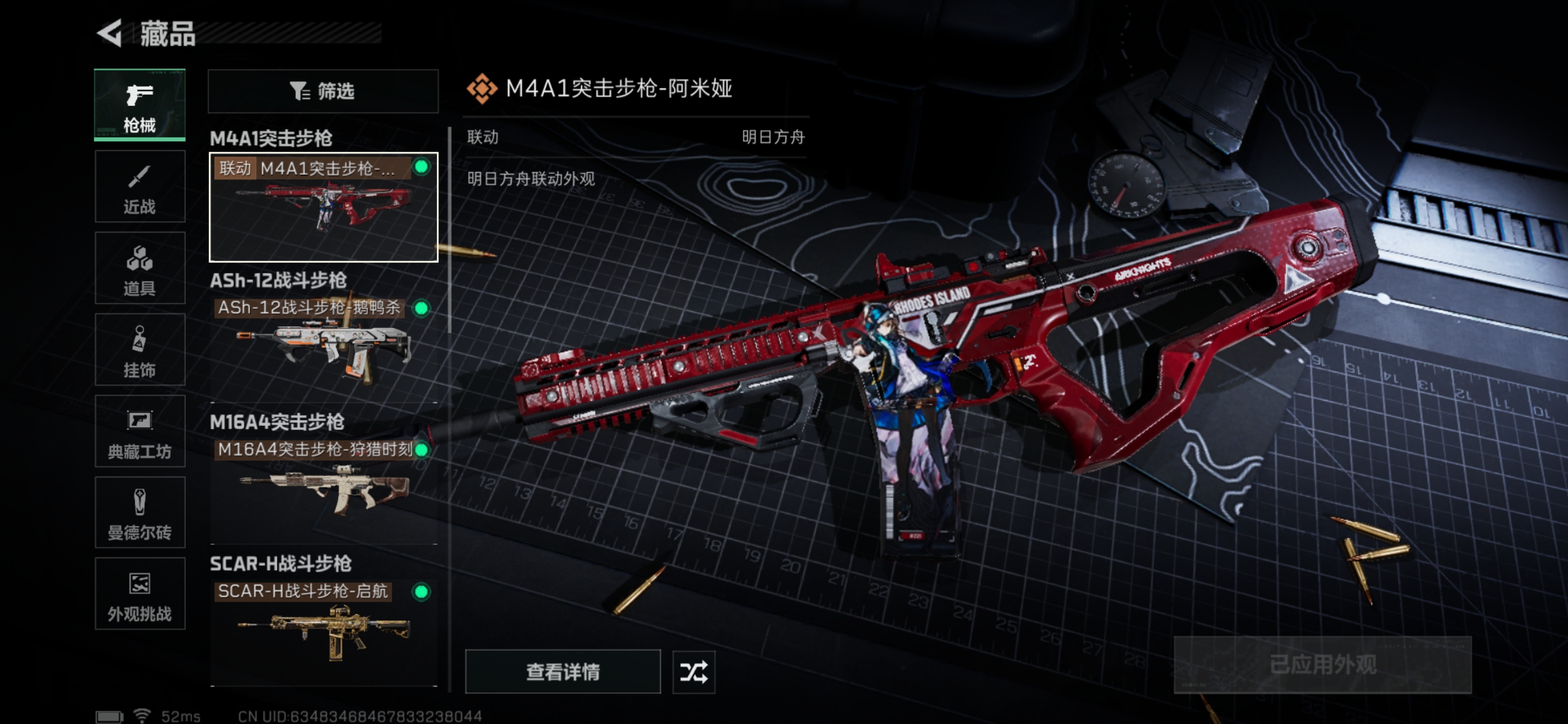Click the 已应用外观 applied skin button
The height and width of the screenshot is (724, 1568).
(1322, 664)
